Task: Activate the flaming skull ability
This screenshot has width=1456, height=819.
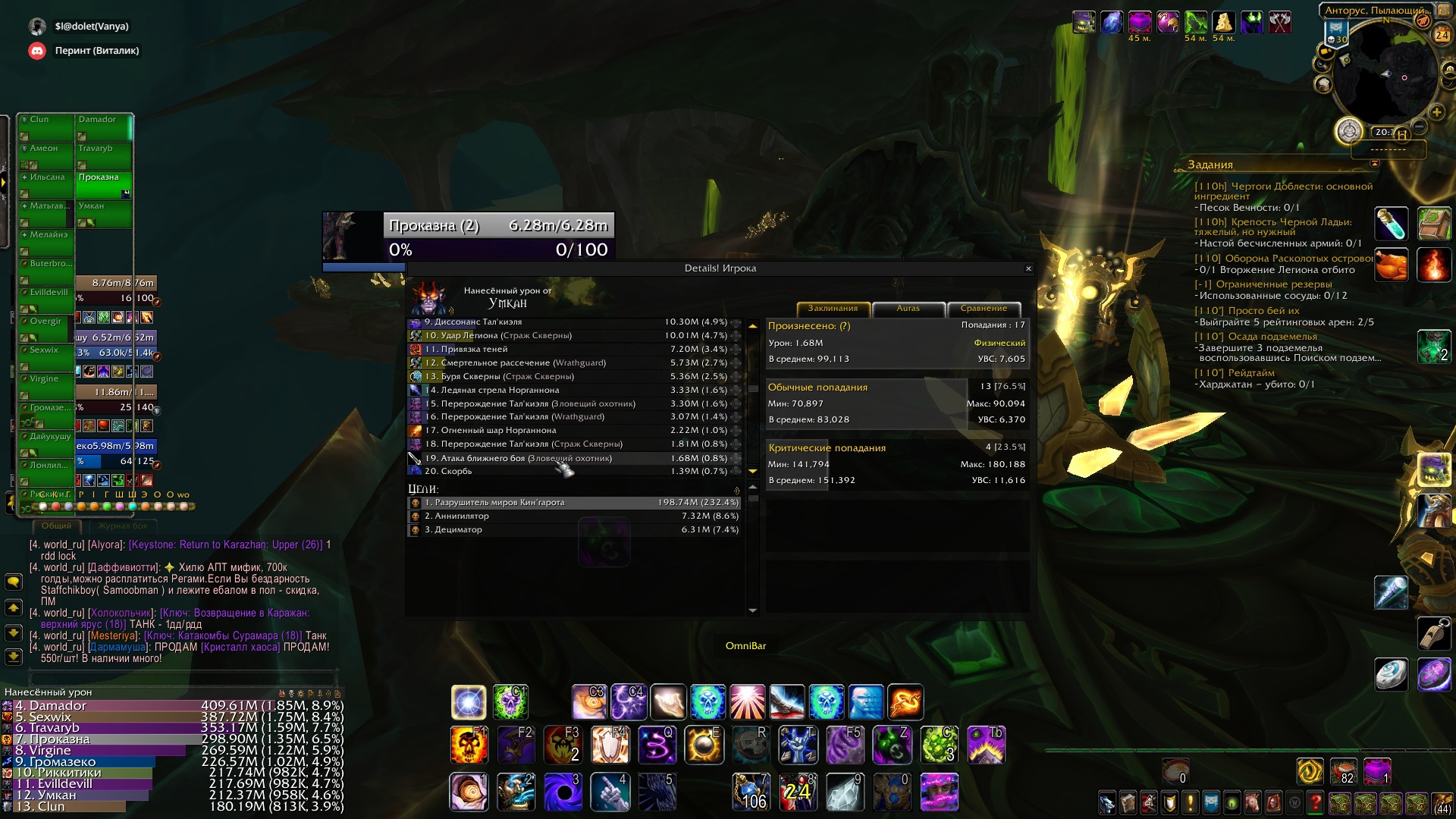Action: pyautogui.click(x=468, y=744)
